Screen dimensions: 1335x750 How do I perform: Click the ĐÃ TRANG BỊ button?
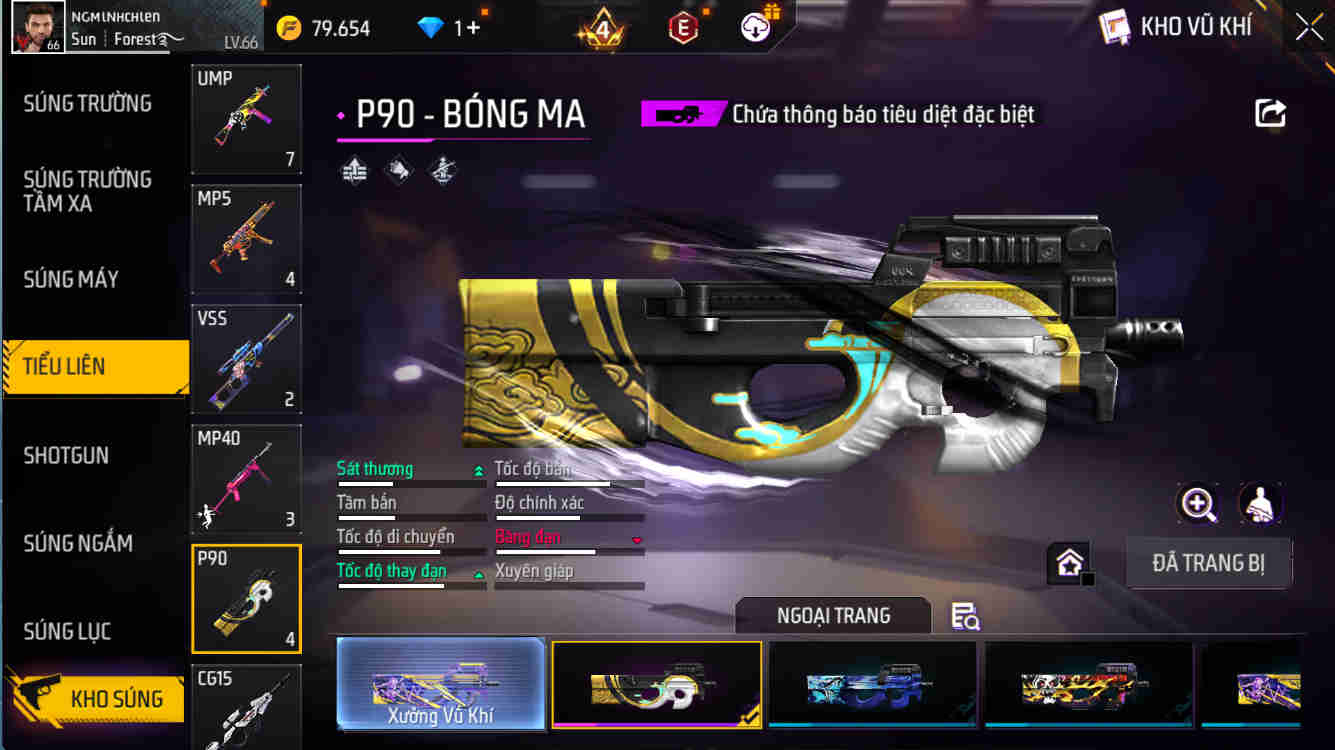1209,562
